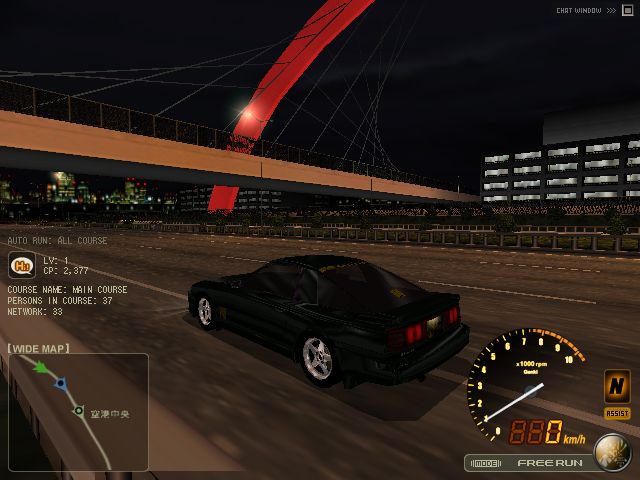
Task: Click the orange player badge icon
Action: pyautogui.click(x=19, y=265)
